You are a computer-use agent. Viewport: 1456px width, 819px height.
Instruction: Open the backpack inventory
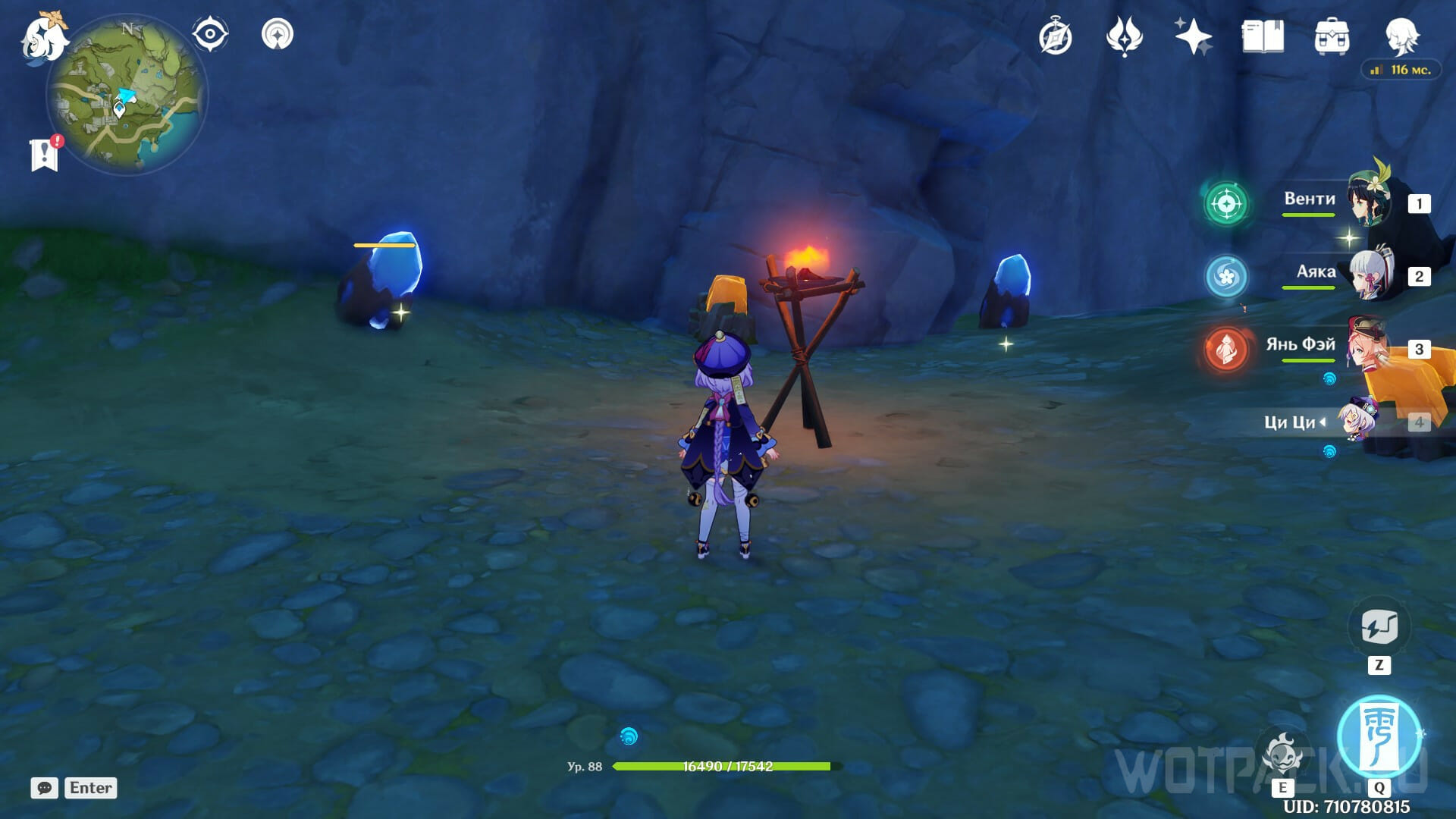coord(1332,36)
